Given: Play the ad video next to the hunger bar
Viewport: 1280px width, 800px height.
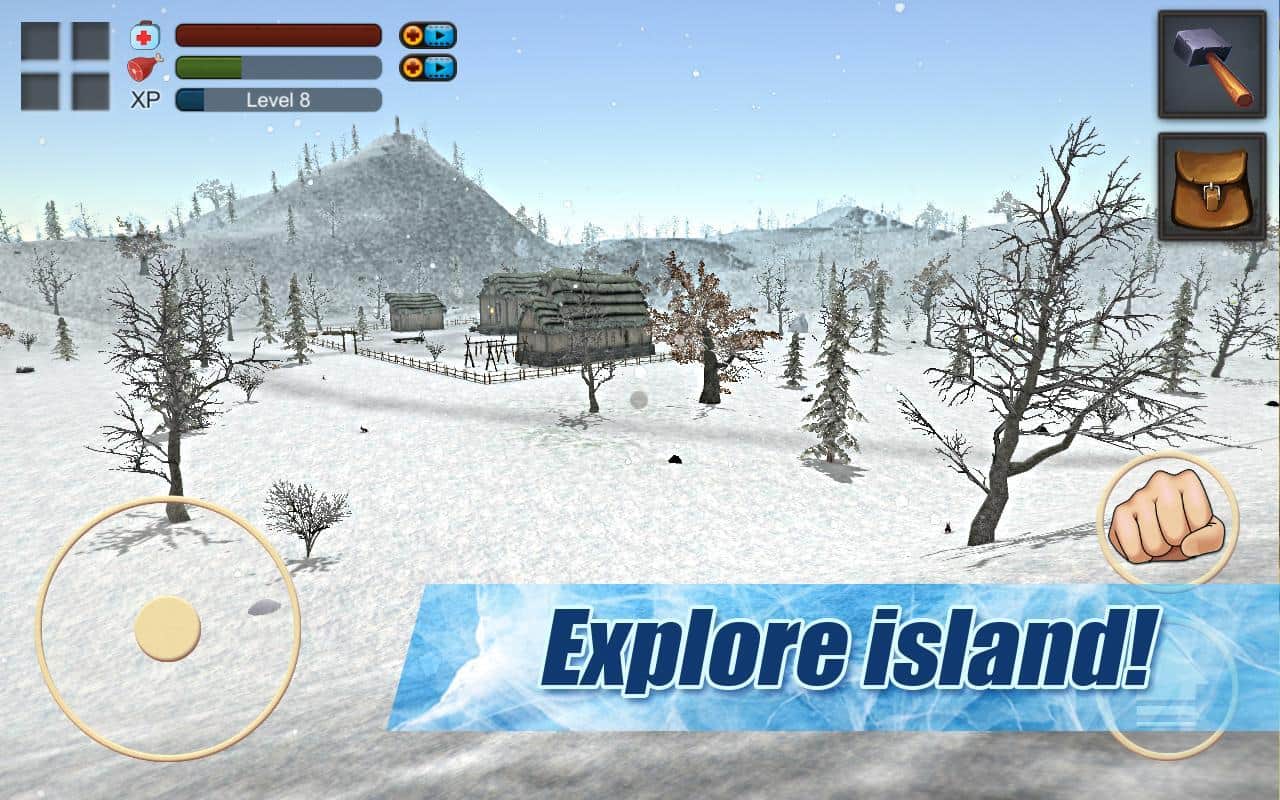Looking at the screenshot, I should [x=437, y=68].
